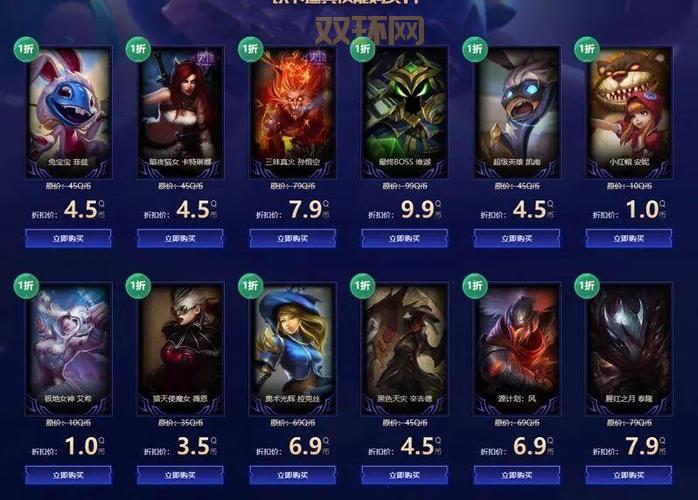
Task: Open the Ashe white-hooded skin image
Action: point(68,340)
